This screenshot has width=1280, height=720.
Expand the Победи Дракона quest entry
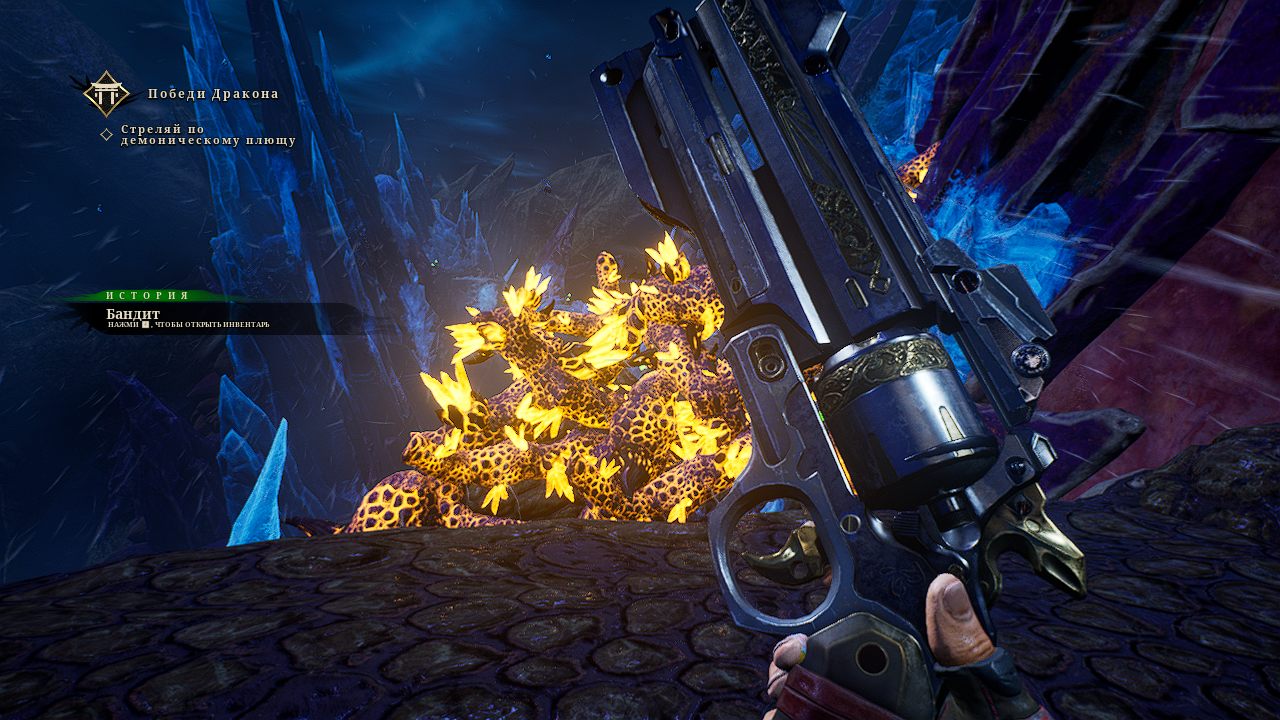pyautogui.click(x=215, y=93)
